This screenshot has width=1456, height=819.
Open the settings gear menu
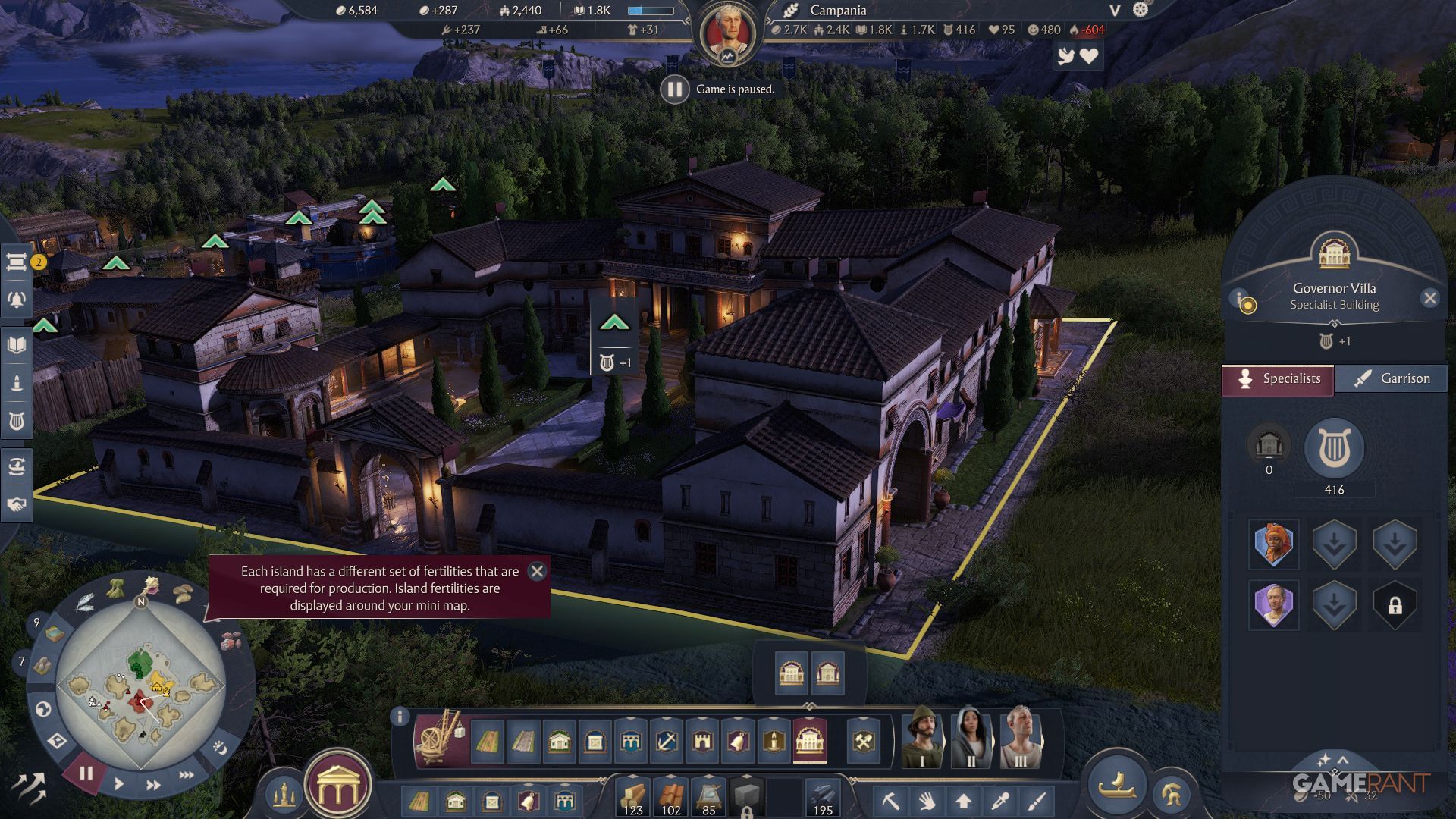[x=1141, y=10]
